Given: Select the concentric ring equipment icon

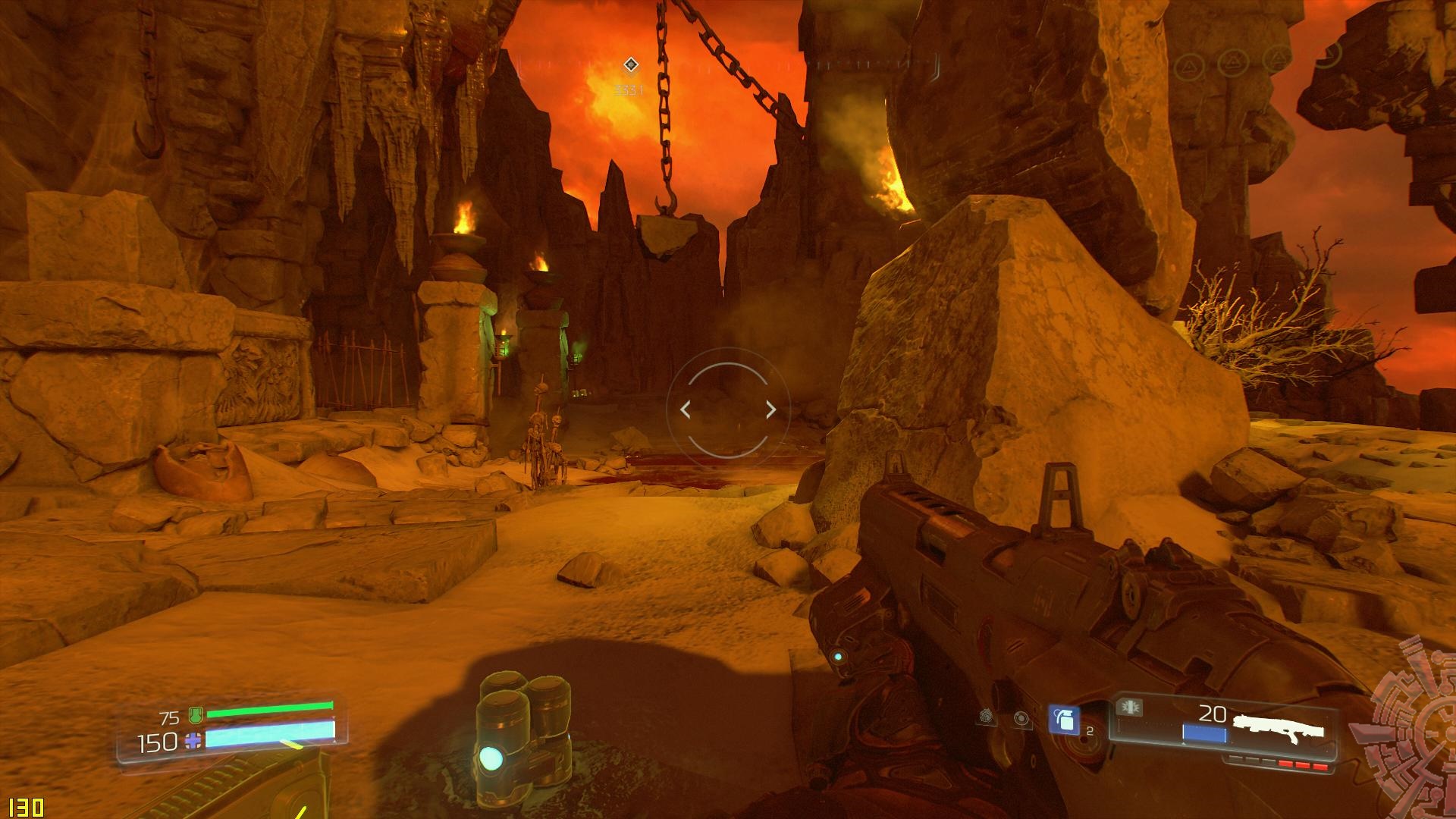Looking at the screenshot, I should [1021, 718].
